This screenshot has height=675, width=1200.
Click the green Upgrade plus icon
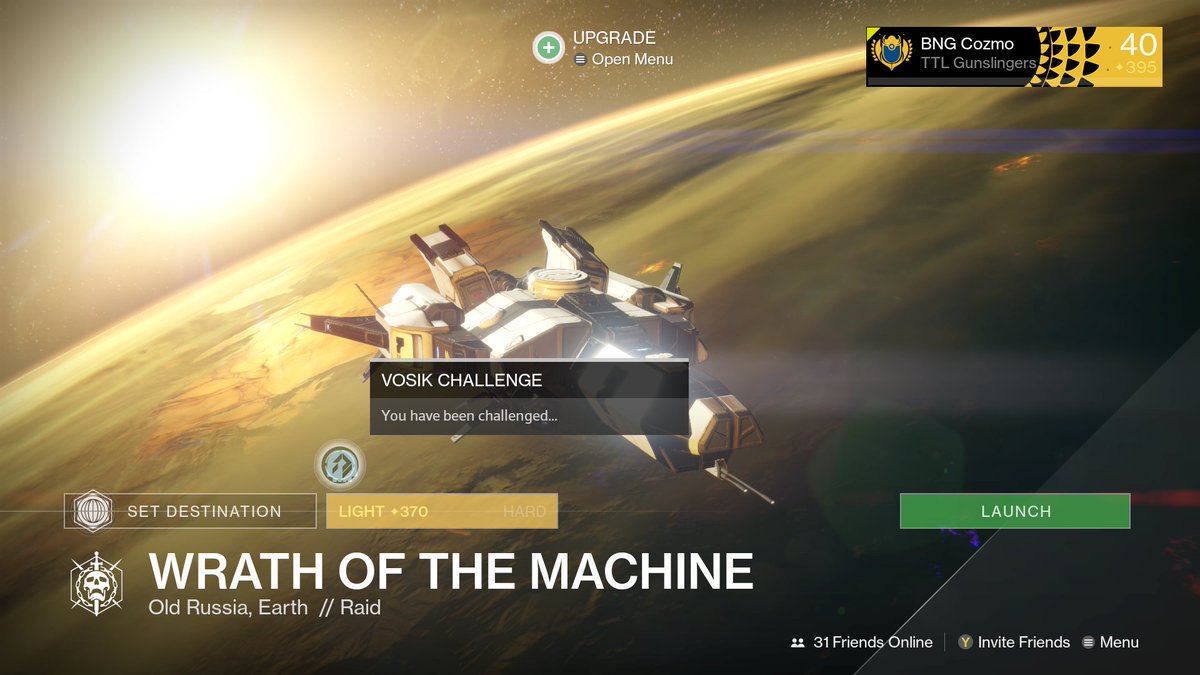pos(548,47)
